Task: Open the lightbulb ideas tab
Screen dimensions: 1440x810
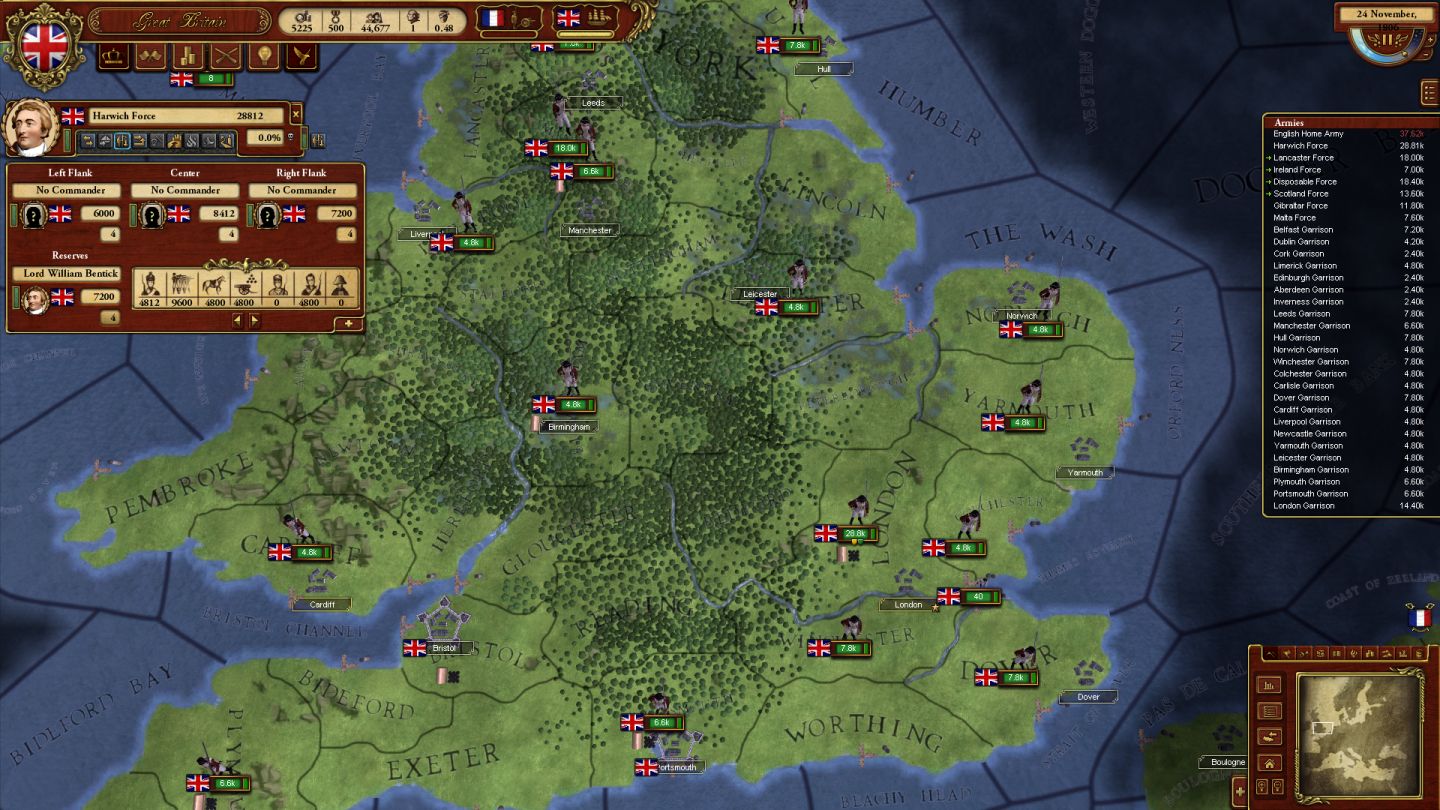Action: pyautogui.click(x=264, y=56)
